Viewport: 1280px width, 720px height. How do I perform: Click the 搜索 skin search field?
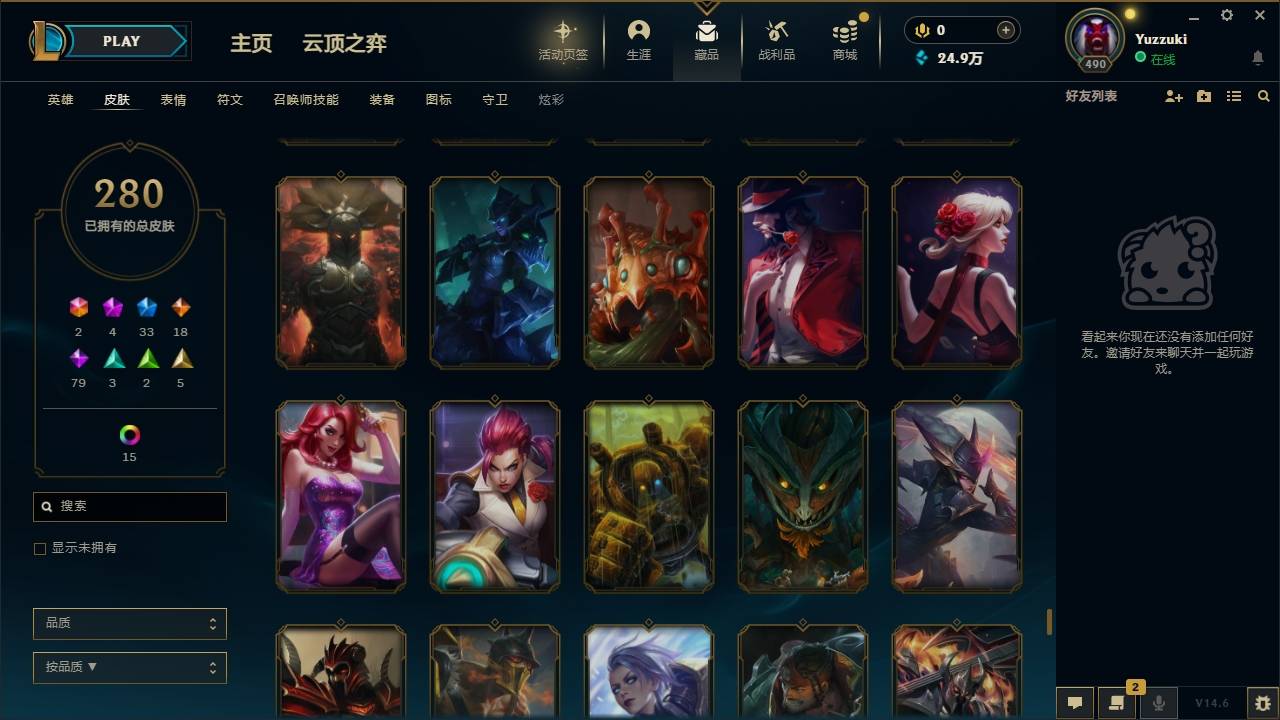(x=129, y=507)
